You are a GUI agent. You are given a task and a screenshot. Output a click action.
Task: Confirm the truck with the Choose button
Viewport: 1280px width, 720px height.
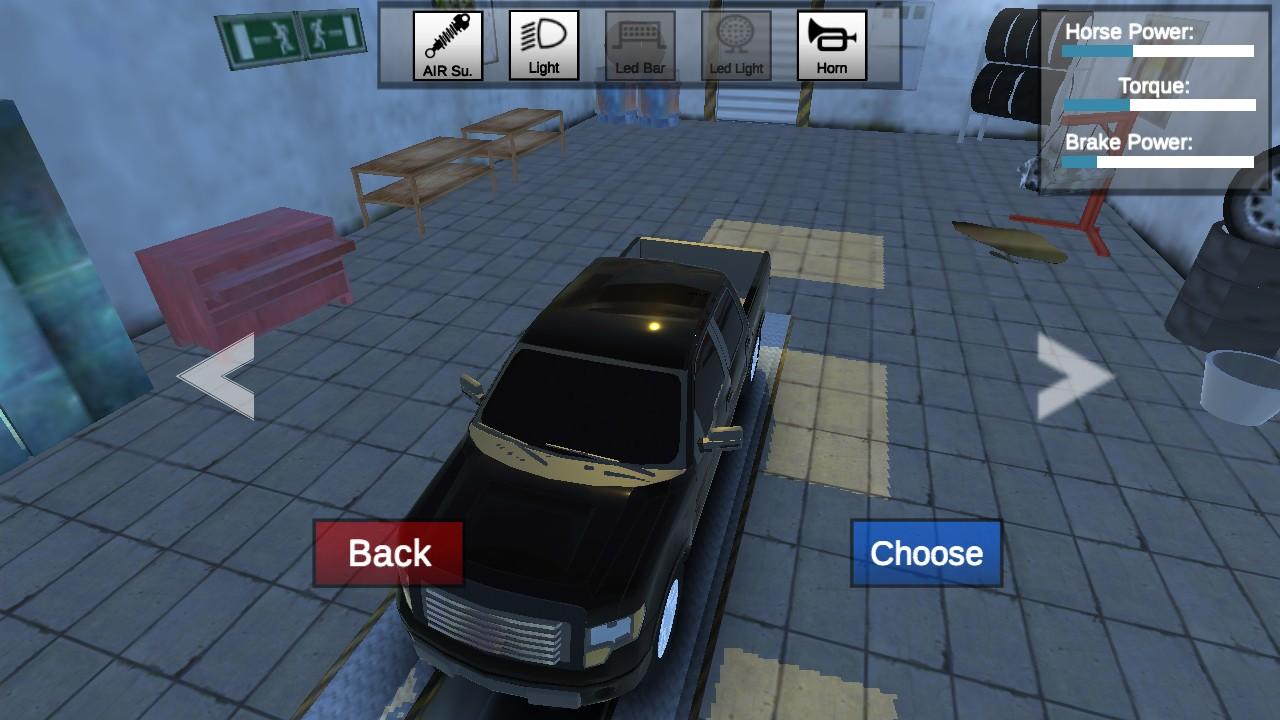tap(926, 553)
